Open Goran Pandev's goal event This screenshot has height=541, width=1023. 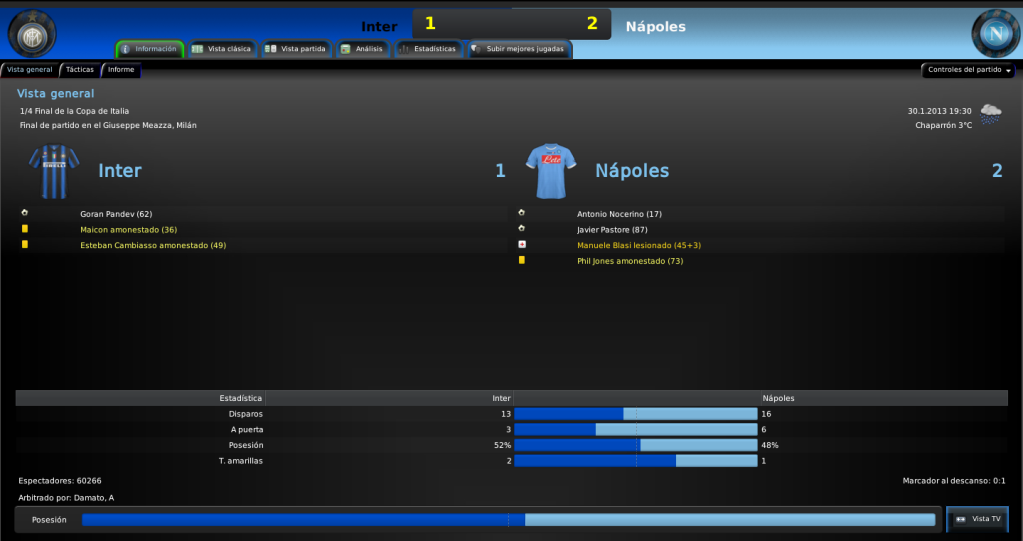tap(116, 214)
